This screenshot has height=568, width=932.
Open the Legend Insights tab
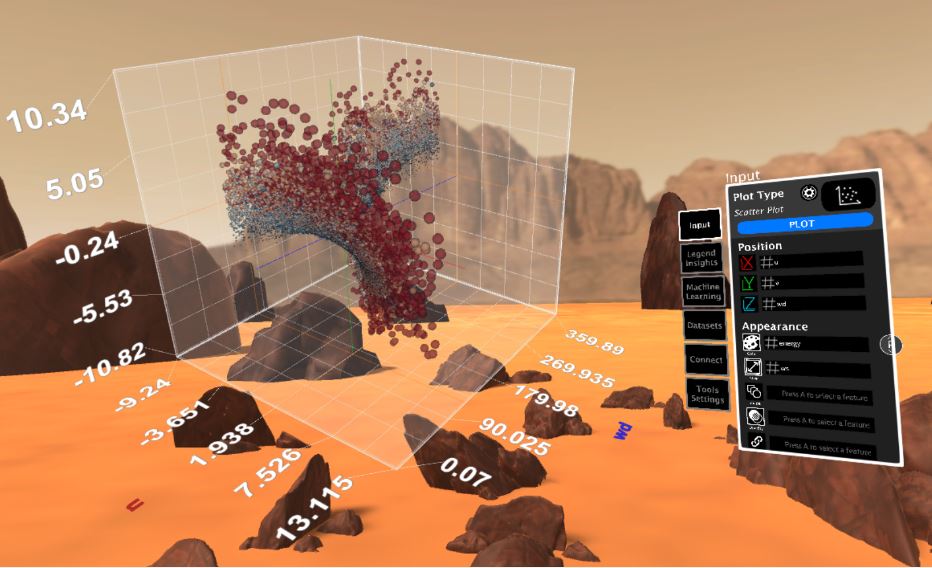[x=702, y=259]
